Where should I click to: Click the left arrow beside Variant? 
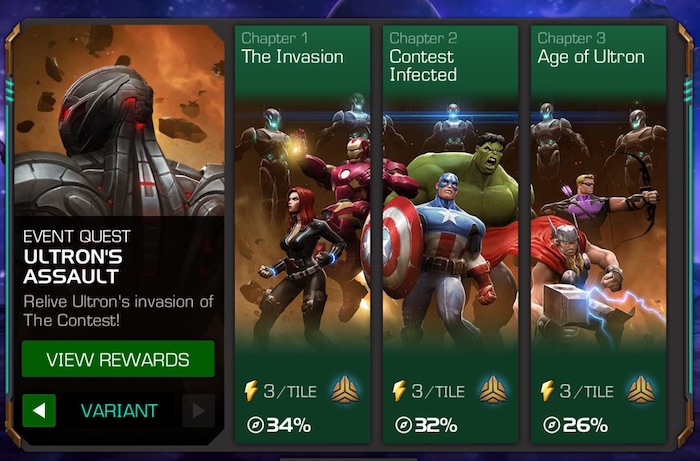coord(38,410)
